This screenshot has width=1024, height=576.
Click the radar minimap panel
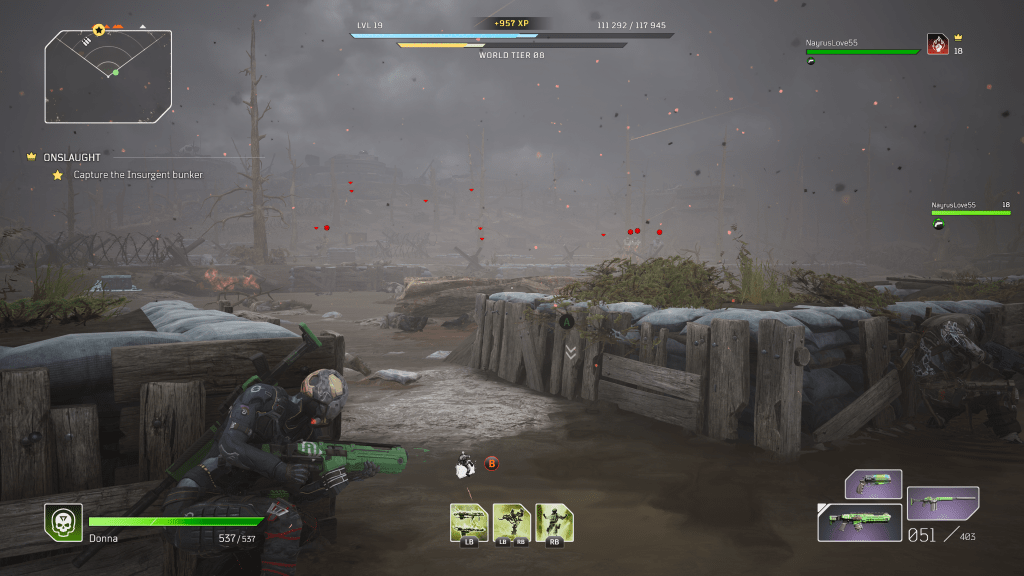coord(108,76)
